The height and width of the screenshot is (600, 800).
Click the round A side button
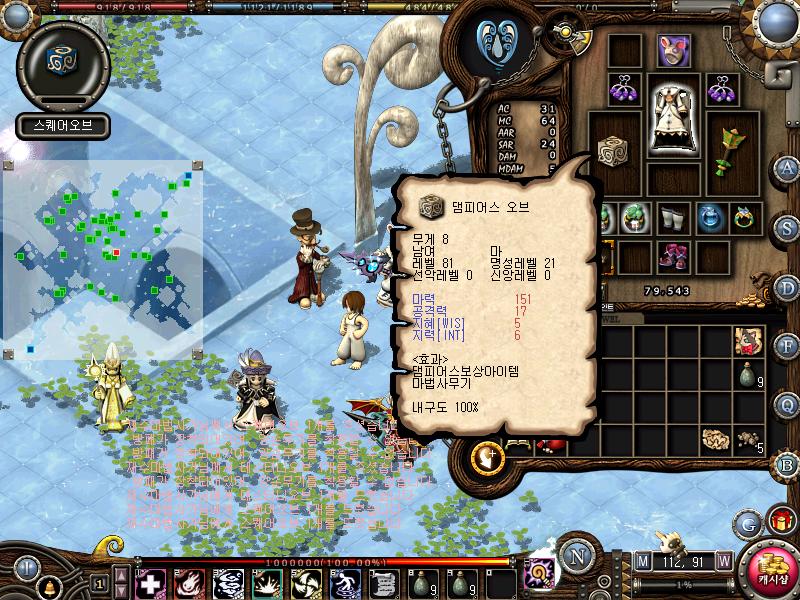[x=787, y=167]
